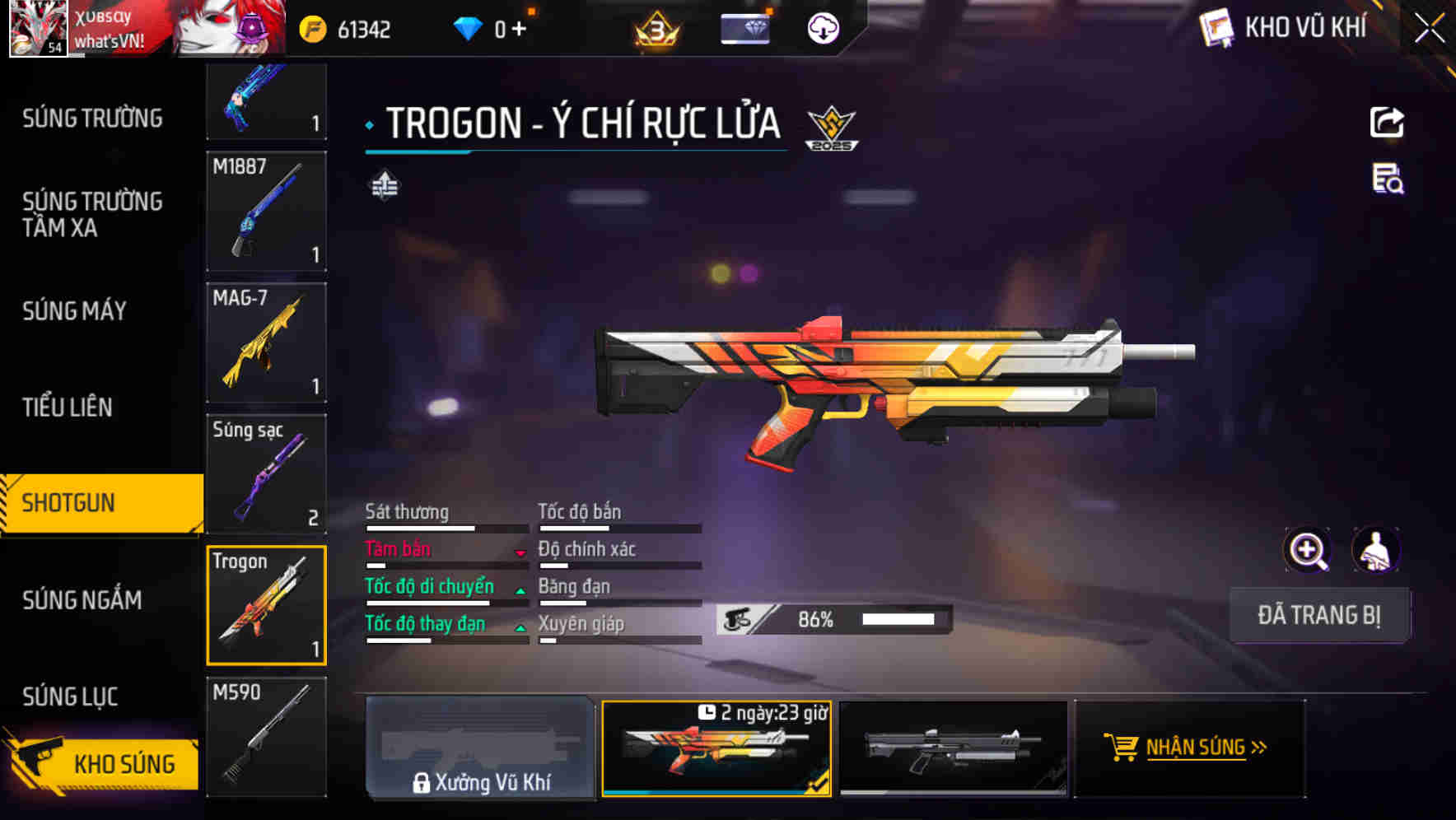Viewport: 1456px width, 820px height.
Task: Preview weapon on character icon
Action: tap(1375, 550)
